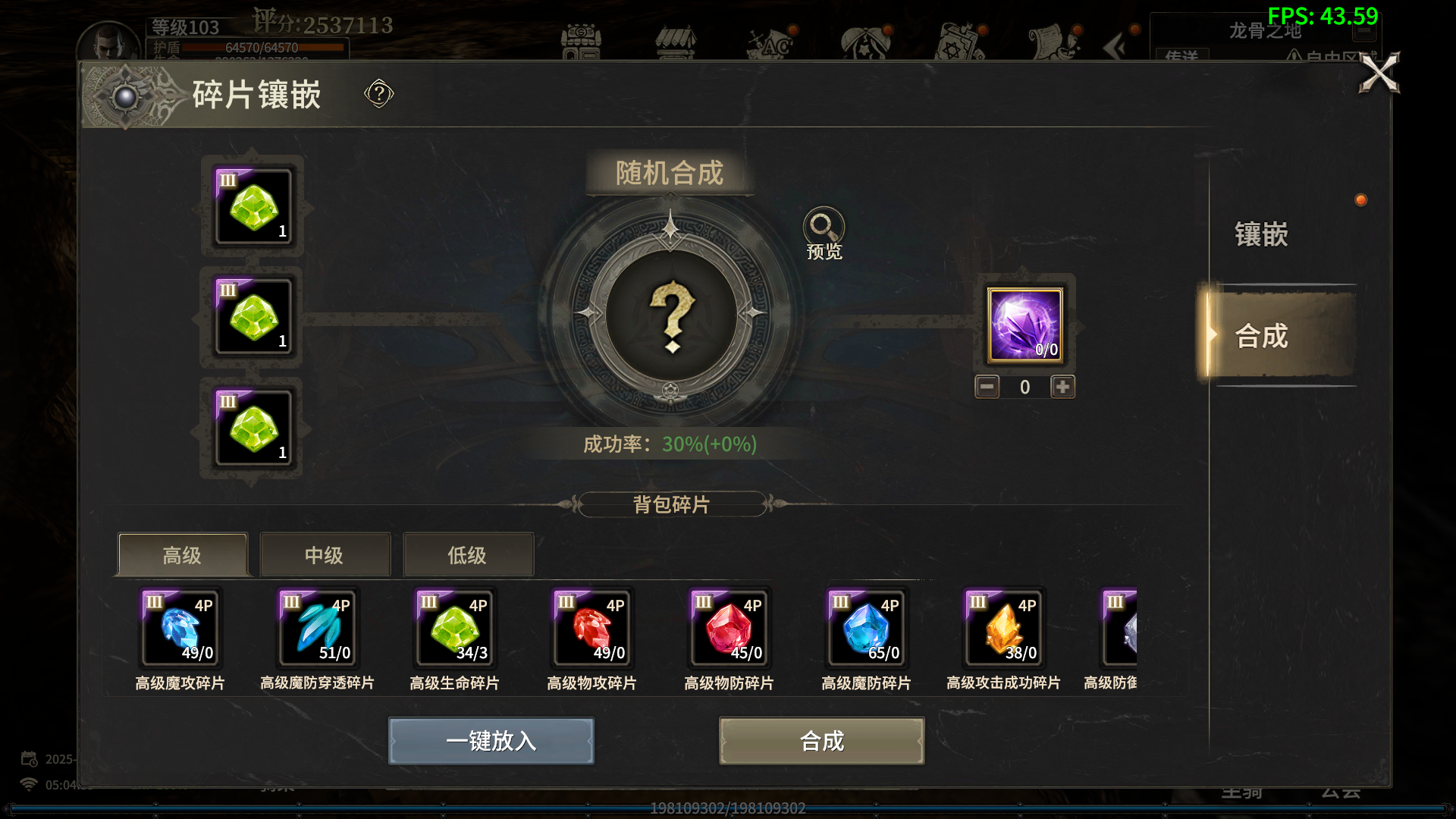Show the 低级 fragment tab
The image size is (1456, 819).
coord(467,555)
